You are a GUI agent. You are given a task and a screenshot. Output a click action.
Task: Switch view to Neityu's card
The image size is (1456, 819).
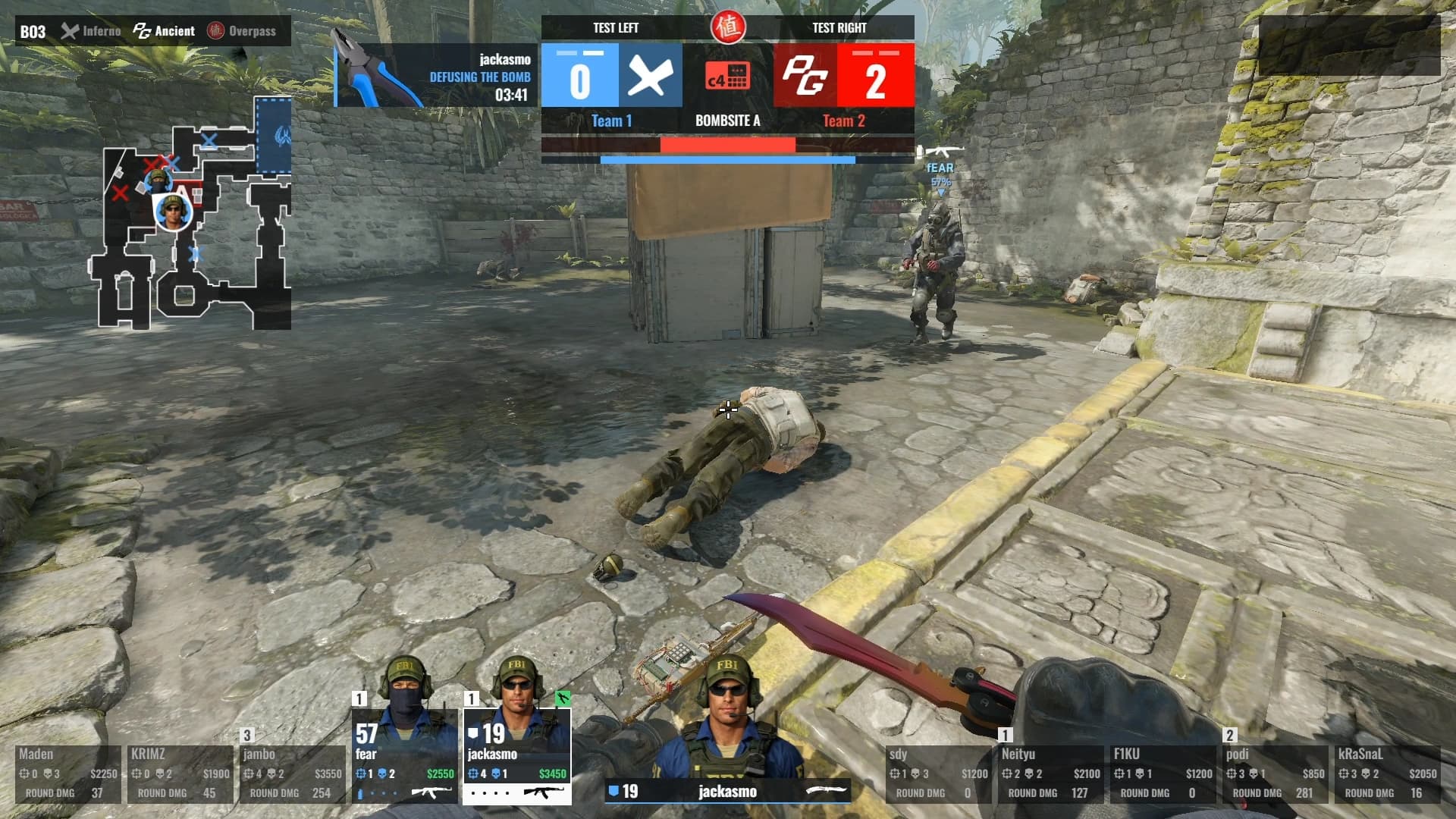(x=1050, y=773)
